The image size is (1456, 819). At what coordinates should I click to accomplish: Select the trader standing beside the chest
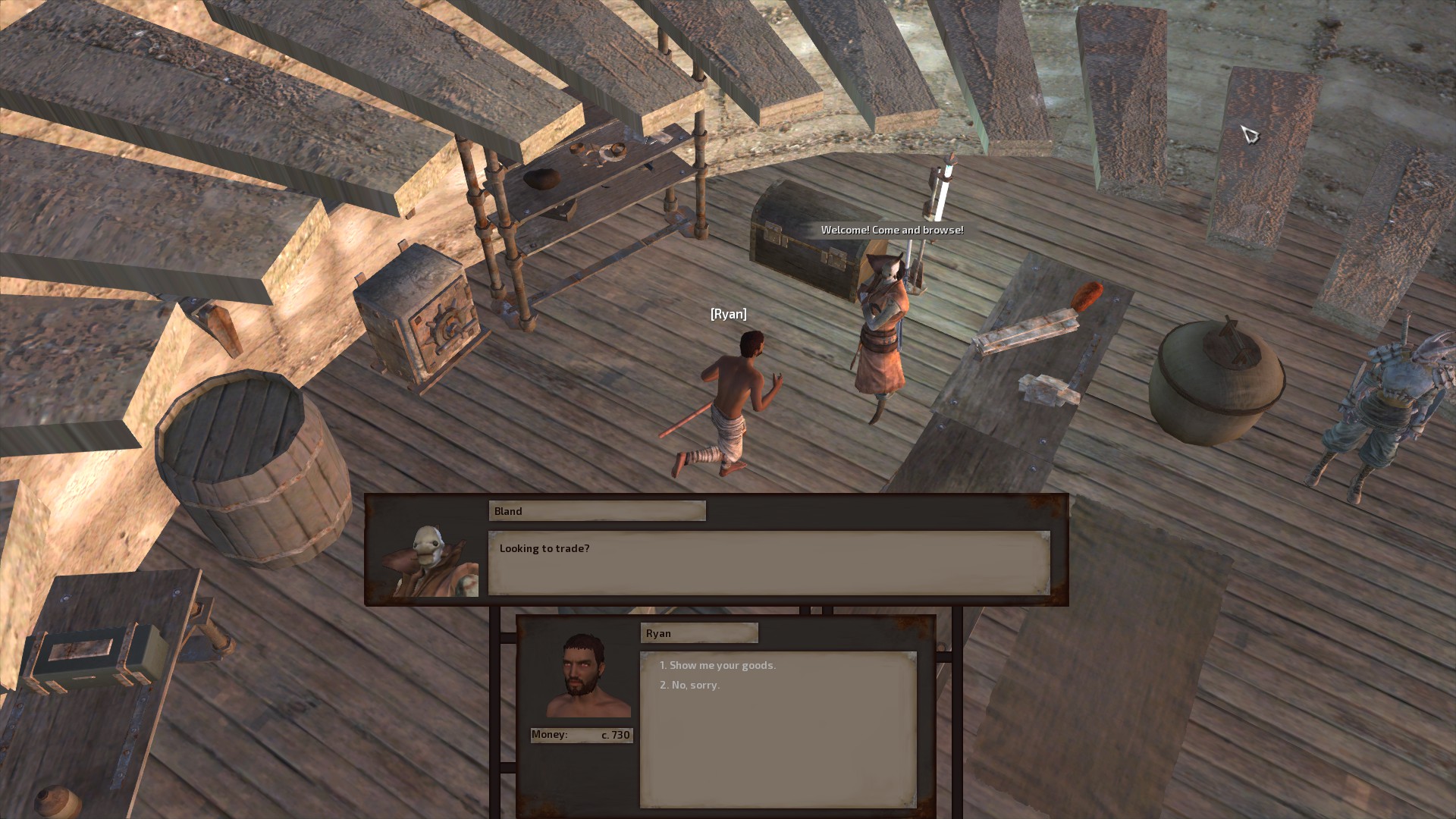[885, 326]
